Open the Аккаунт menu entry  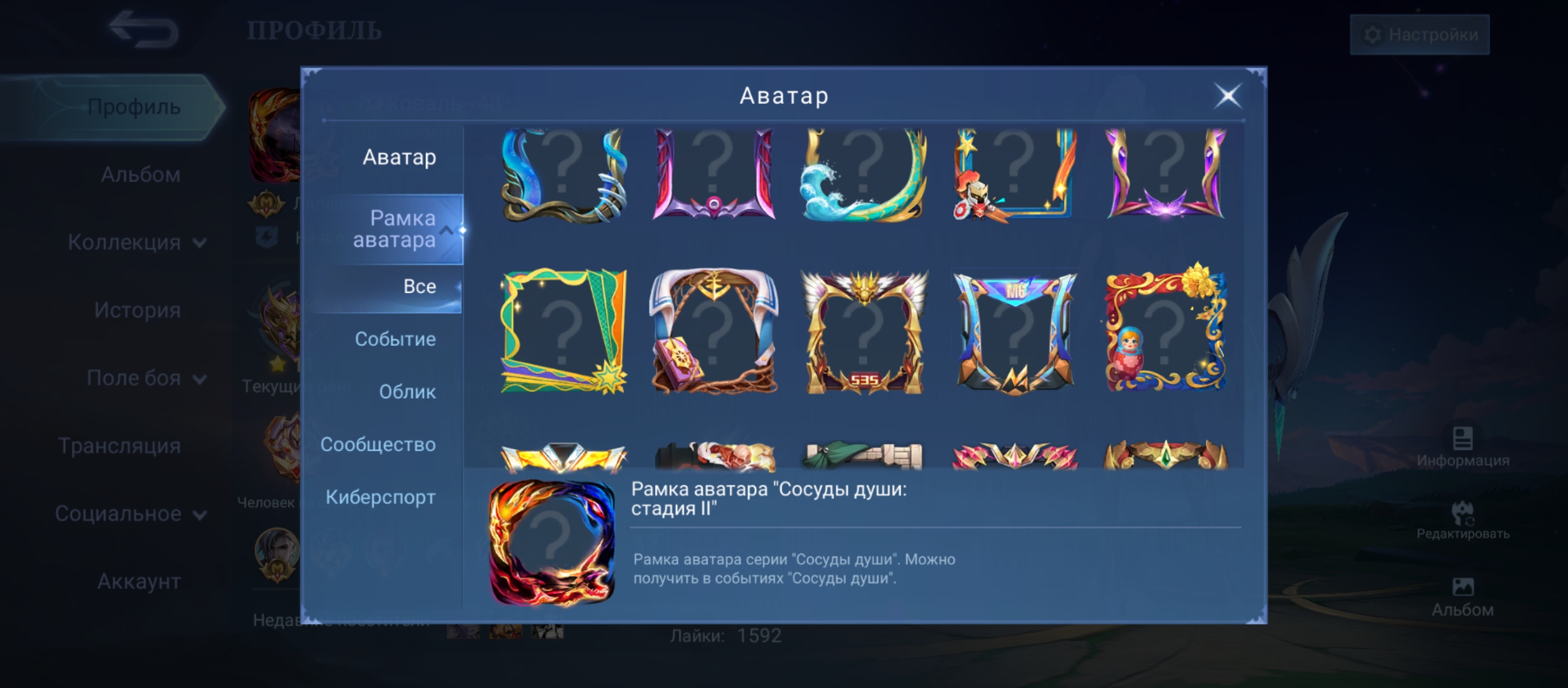coord(138,582)
